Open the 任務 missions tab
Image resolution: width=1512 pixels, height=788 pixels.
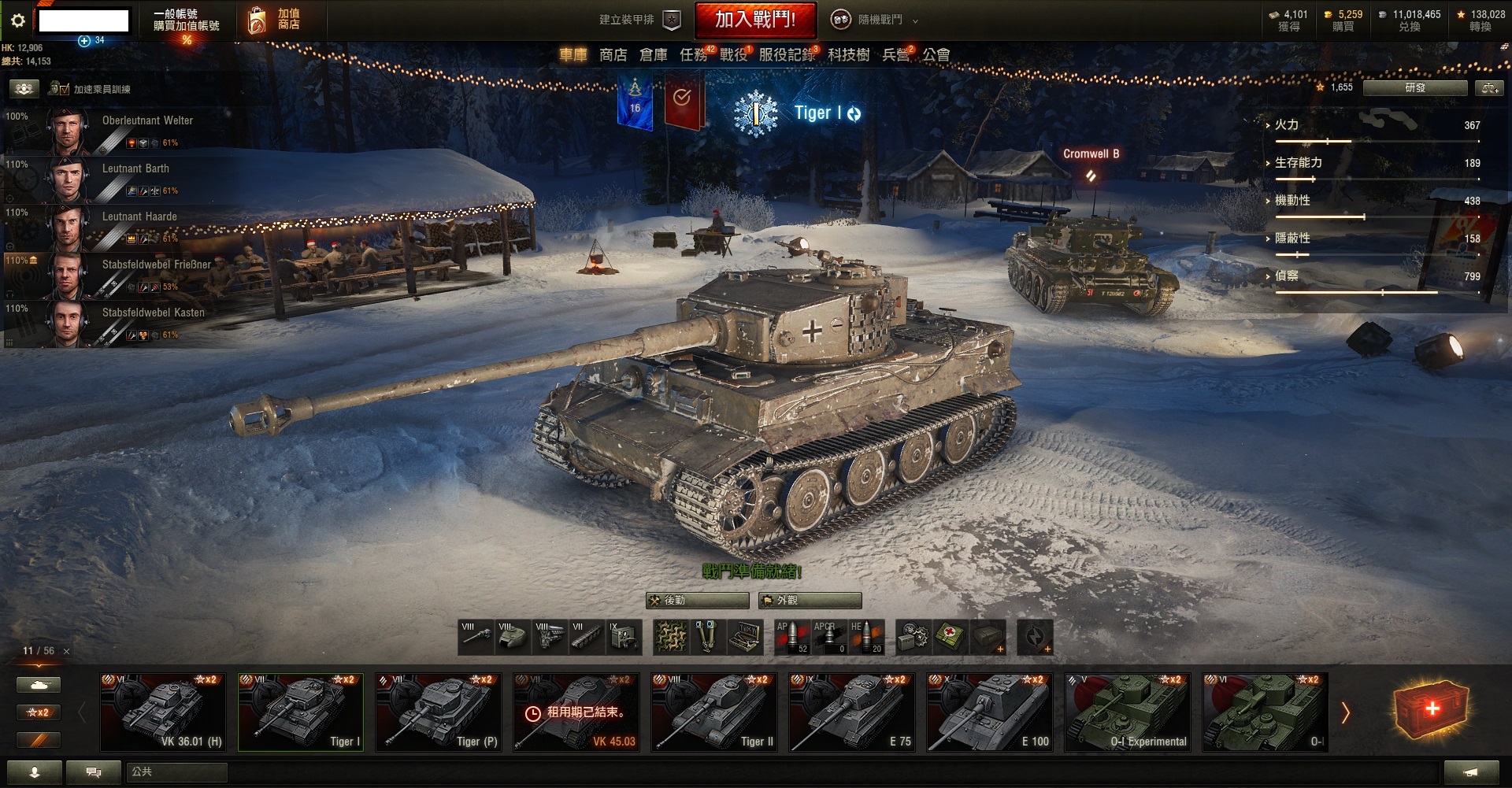[694, 55]
